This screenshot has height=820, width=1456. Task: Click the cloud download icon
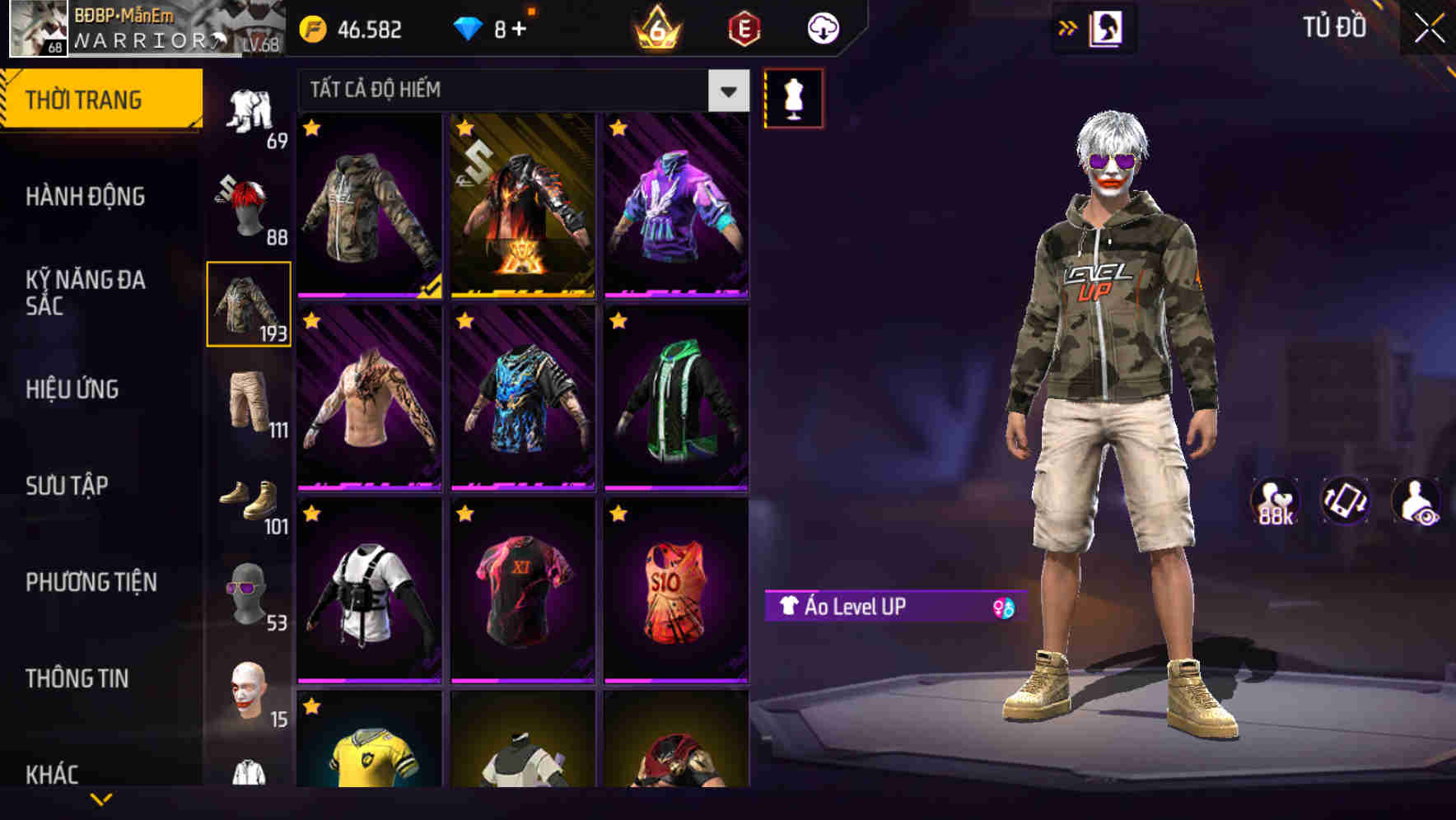823,27
